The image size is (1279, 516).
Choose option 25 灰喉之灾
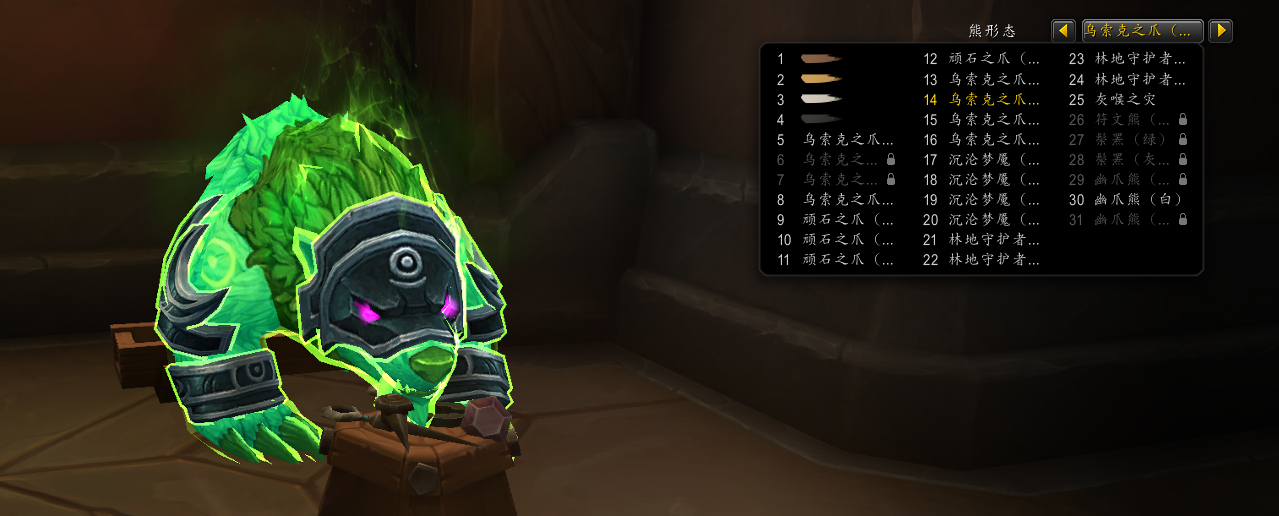[x=1126, y=99]
